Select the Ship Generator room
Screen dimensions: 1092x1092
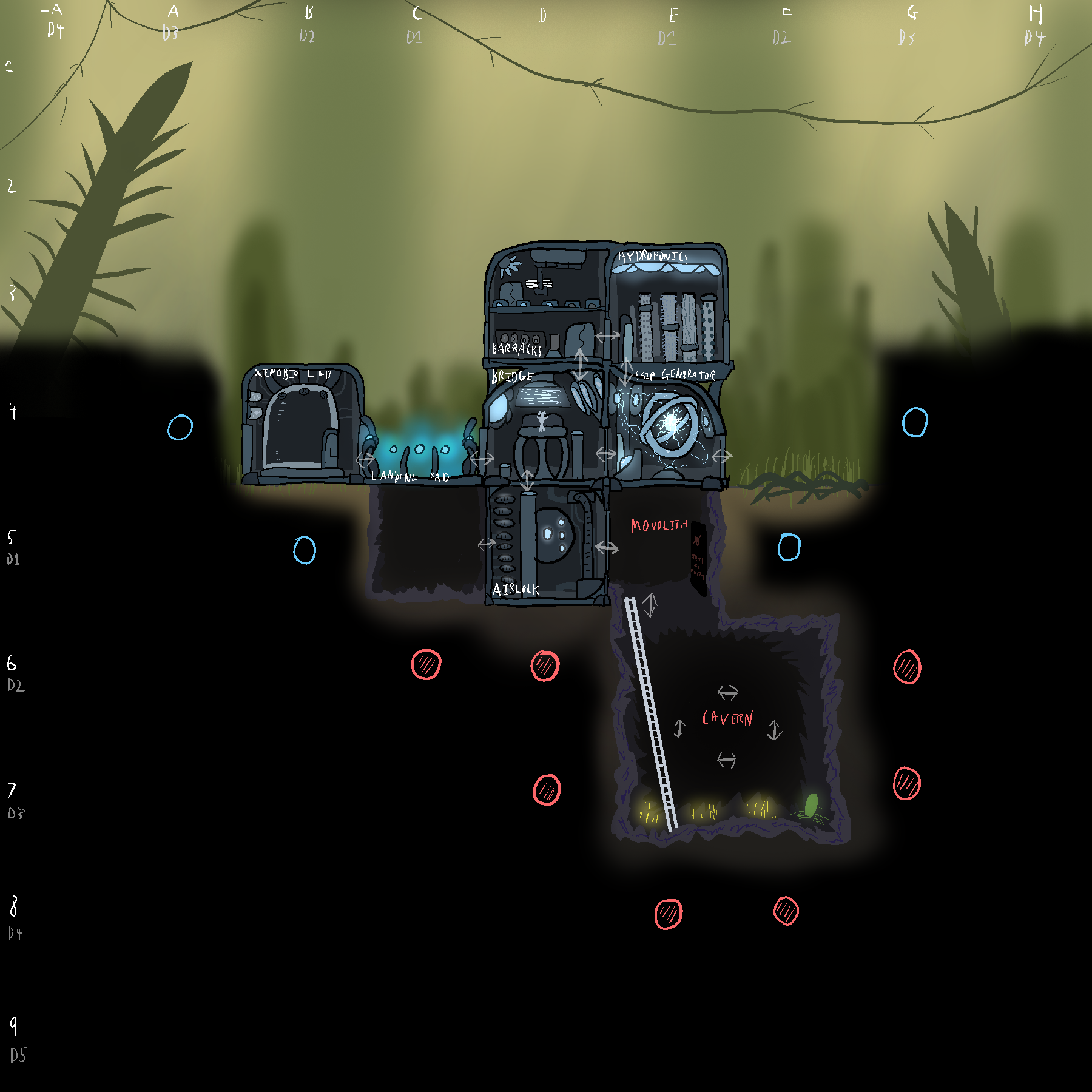point(670,425)
